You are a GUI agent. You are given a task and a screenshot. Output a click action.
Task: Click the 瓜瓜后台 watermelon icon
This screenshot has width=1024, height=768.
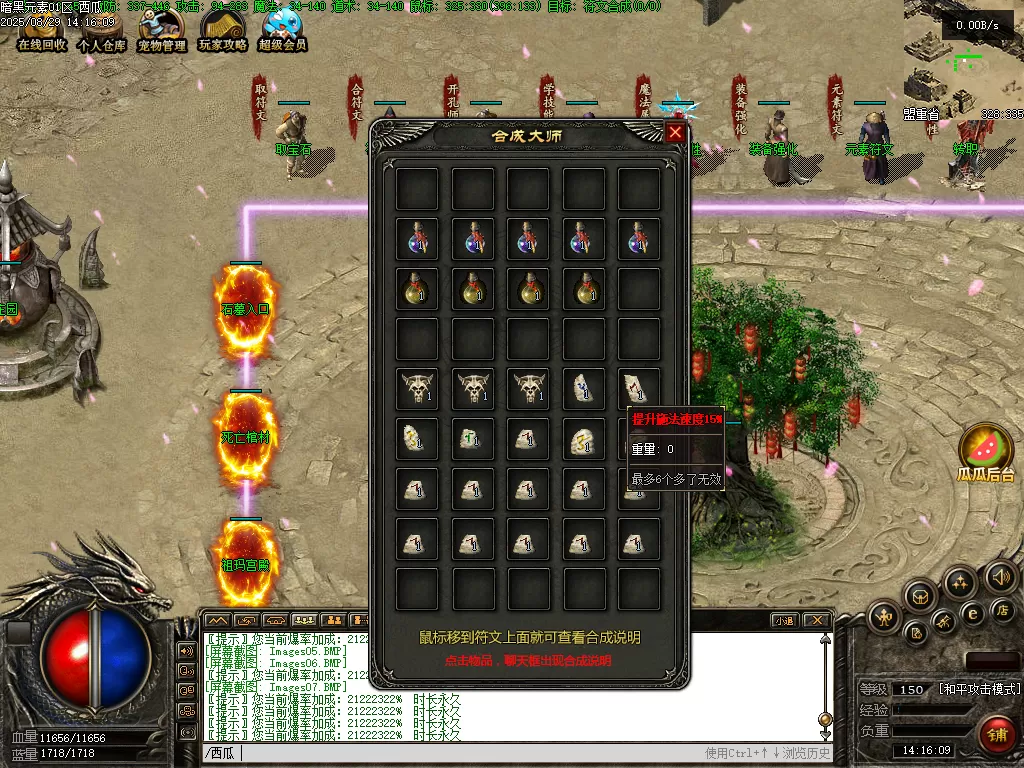click(985, 449)
